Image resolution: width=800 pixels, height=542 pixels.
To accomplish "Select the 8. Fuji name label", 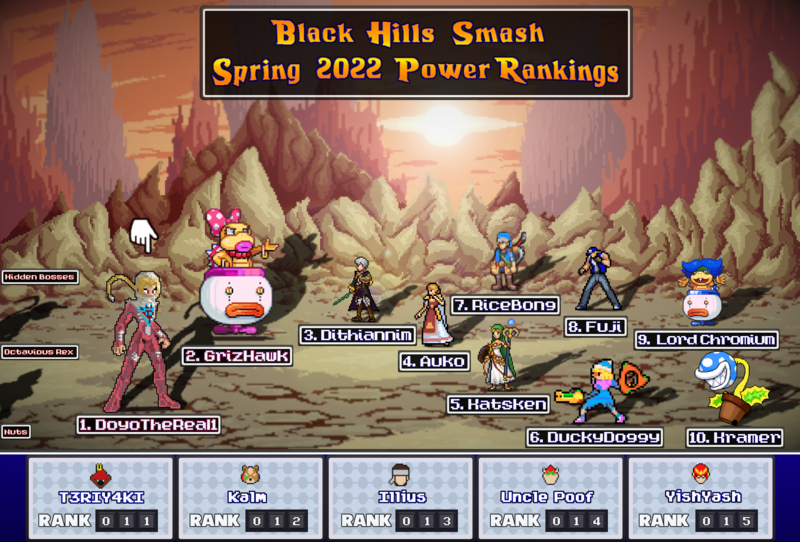I will (x=594, y=326).
